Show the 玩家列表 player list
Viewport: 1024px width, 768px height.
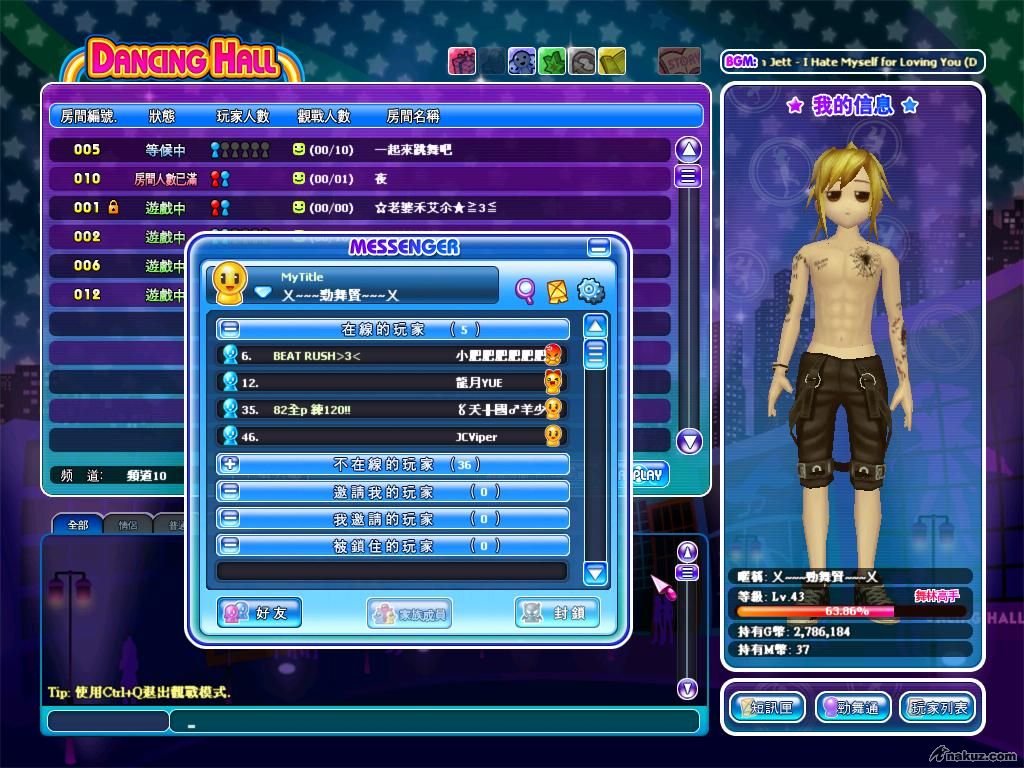938,708
